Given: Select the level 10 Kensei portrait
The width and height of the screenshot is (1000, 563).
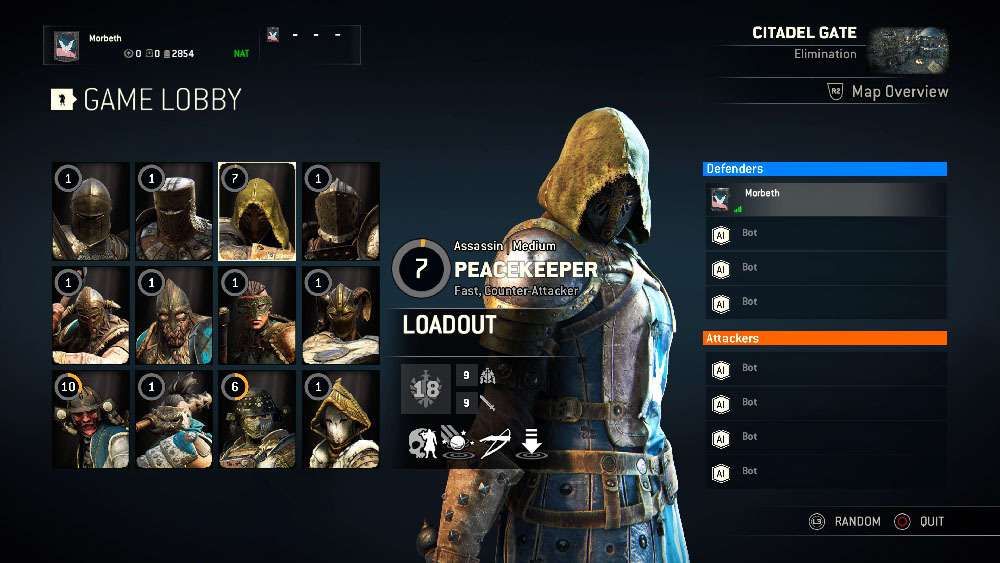Looking at the screenshot, I should pos(91,418).
